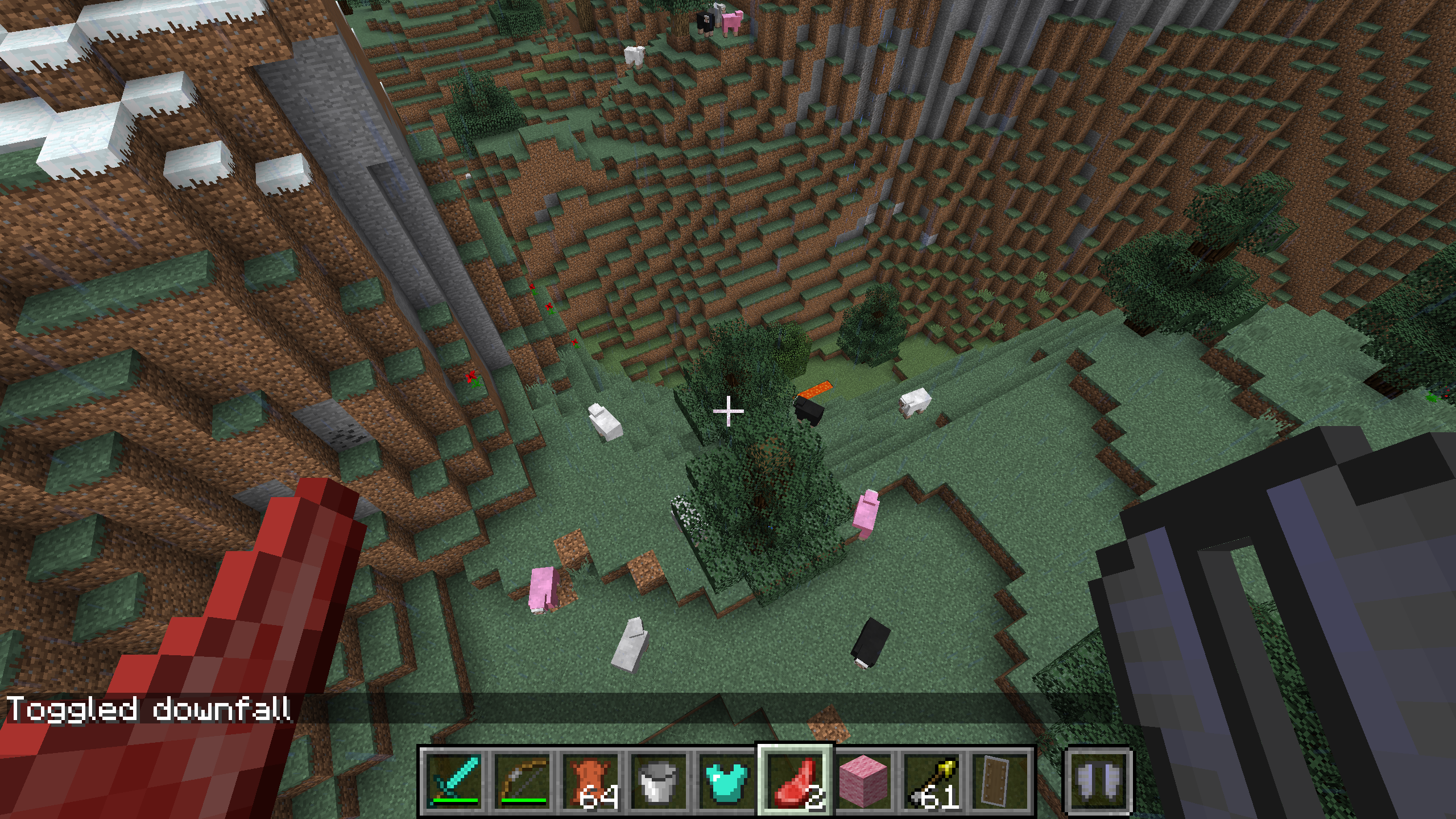1456x819 pixels.
Task: Switch to the pink wool block
Action: [x=863, y=780]
